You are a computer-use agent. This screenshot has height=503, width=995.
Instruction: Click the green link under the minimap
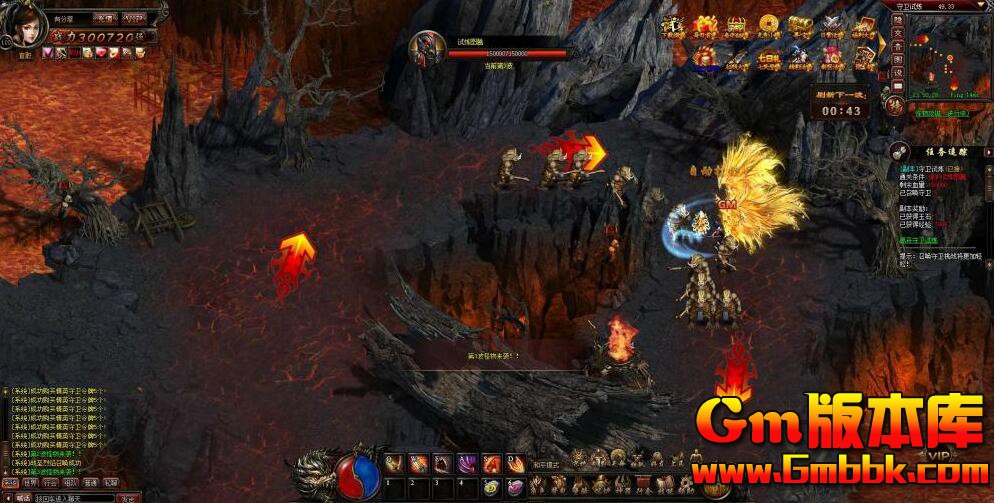[941, 114]
